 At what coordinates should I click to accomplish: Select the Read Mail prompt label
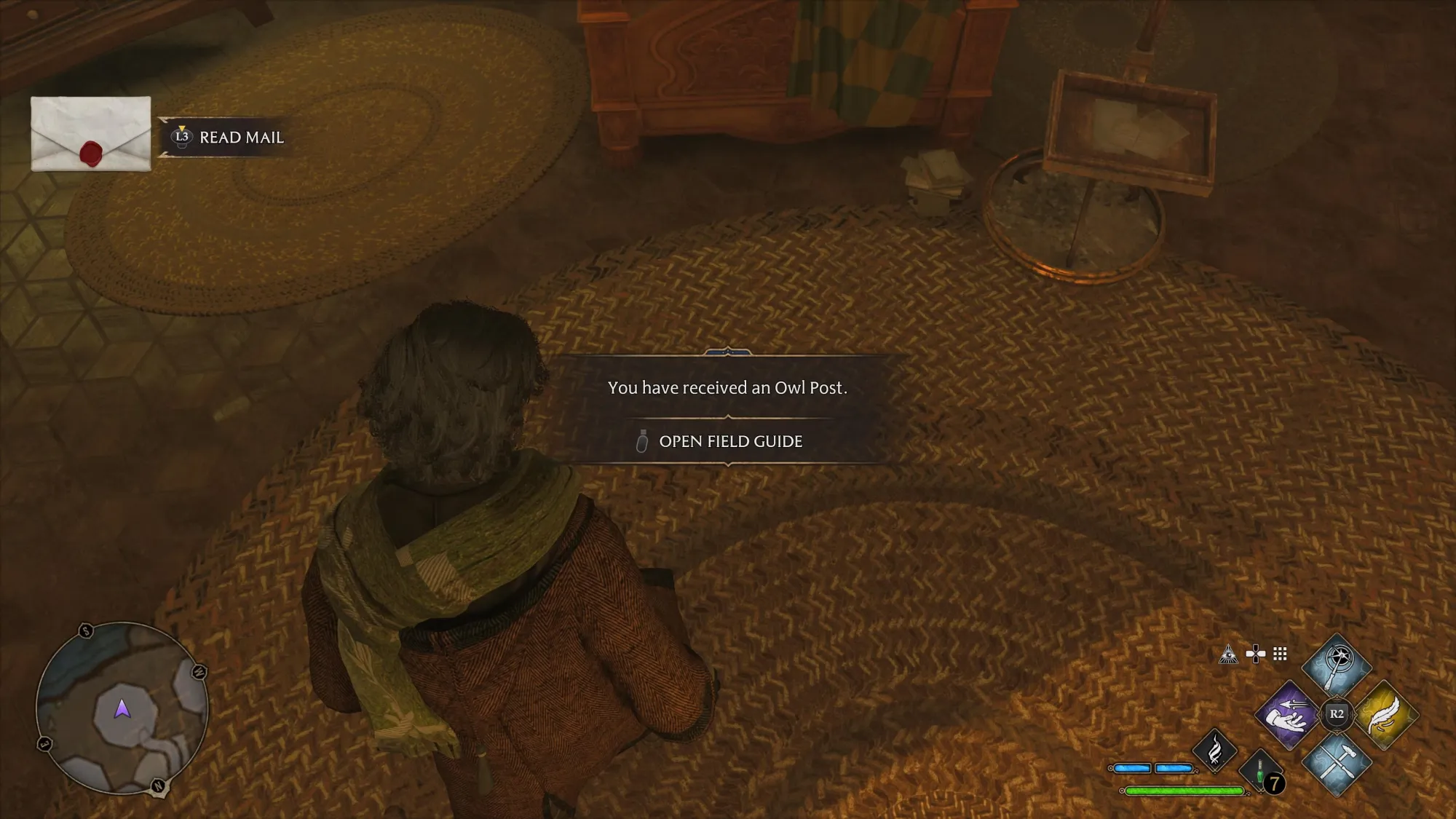point(241,138)
